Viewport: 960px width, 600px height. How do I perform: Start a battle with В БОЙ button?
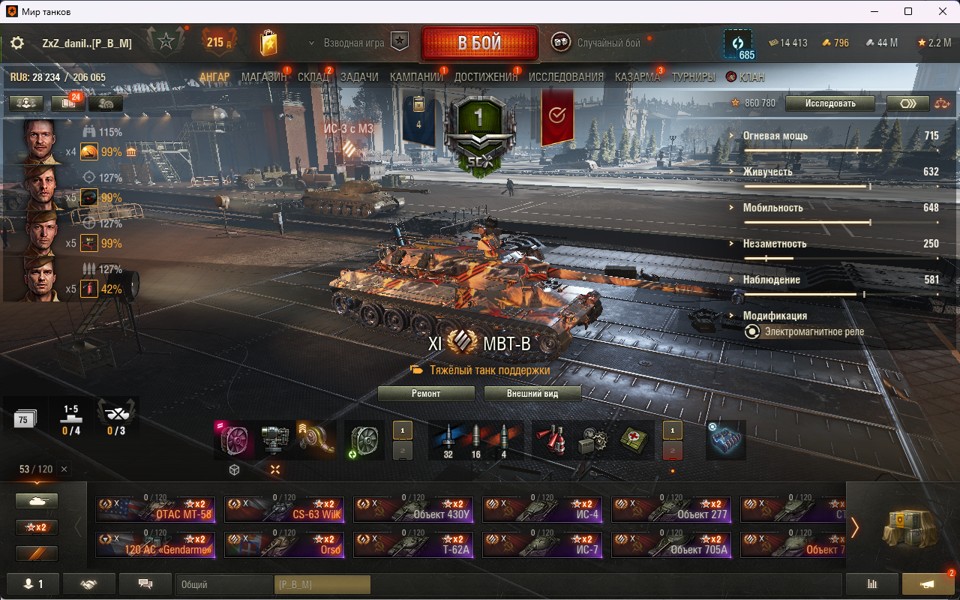pos(479,43)
